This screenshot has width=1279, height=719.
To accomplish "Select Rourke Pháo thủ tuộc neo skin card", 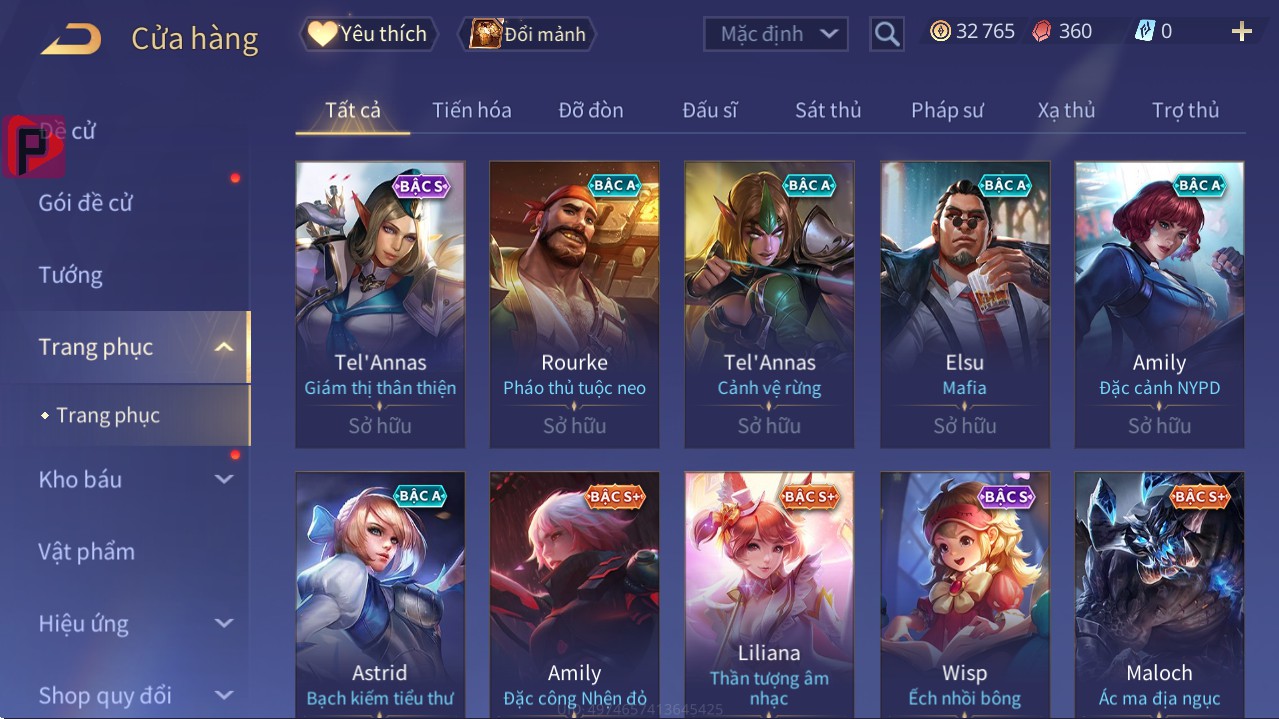I will click(x=574, y=304).
